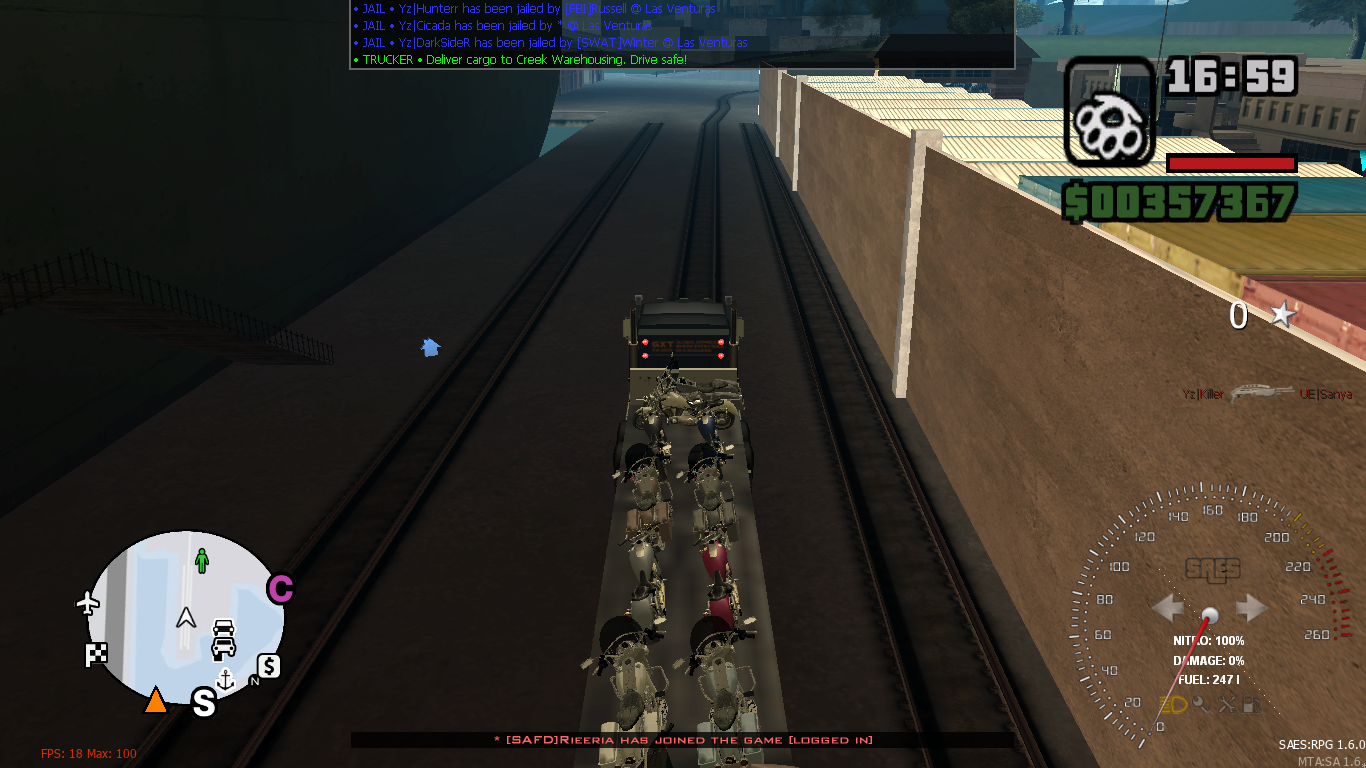
Task: Expand the right arrow on the speedometer
Action: click(x=1249, y=607)
